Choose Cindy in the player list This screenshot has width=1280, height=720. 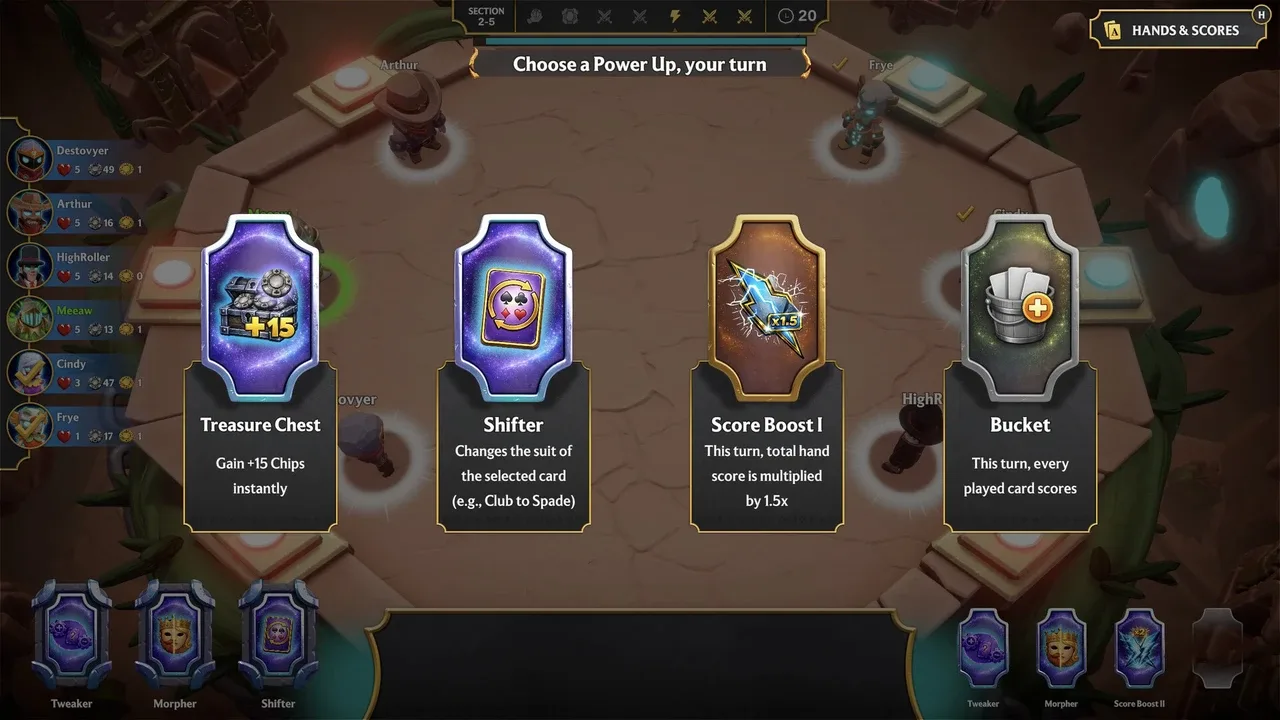pos(76,372)
